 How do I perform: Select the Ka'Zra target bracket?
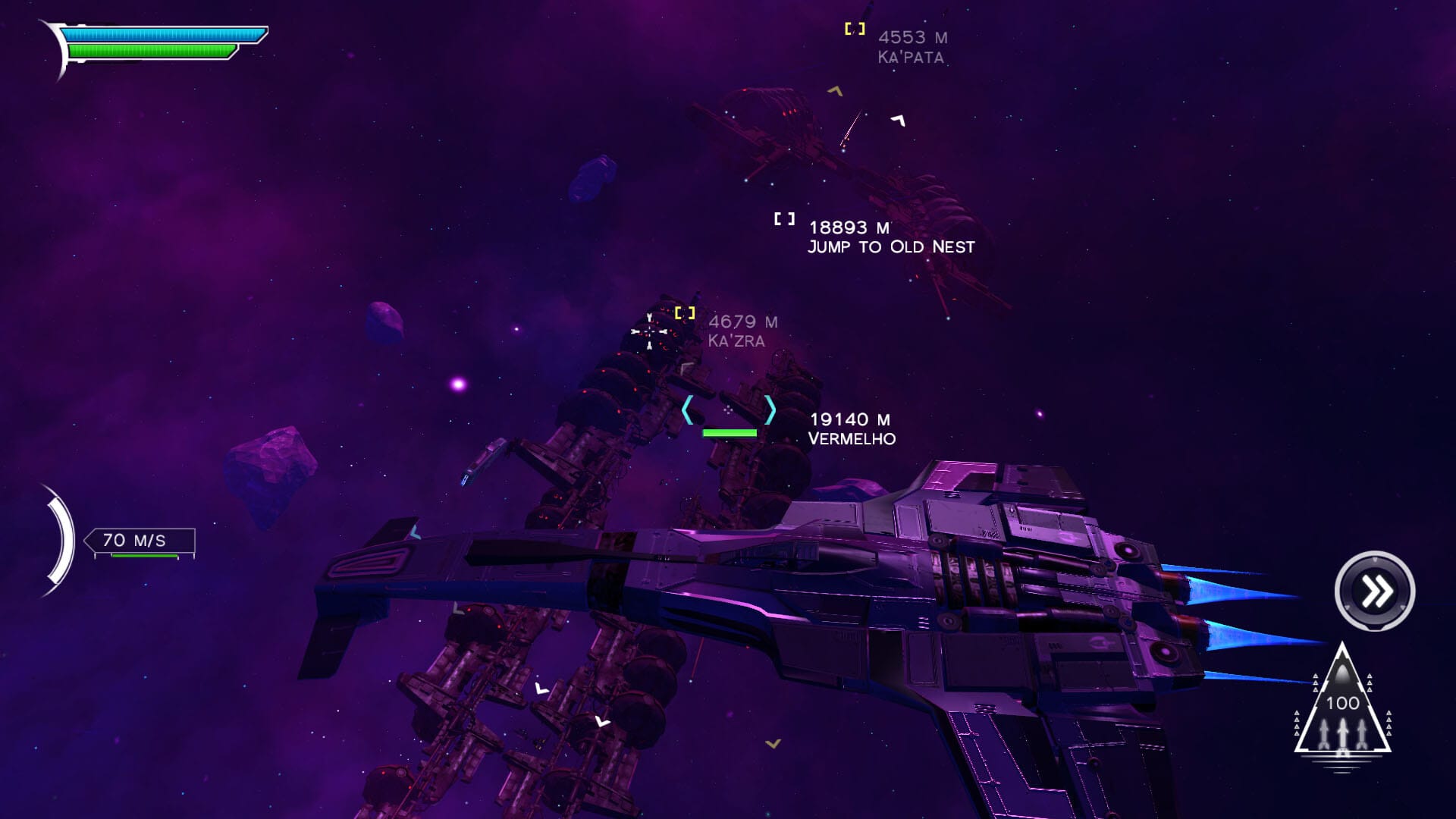pos(686,311)
